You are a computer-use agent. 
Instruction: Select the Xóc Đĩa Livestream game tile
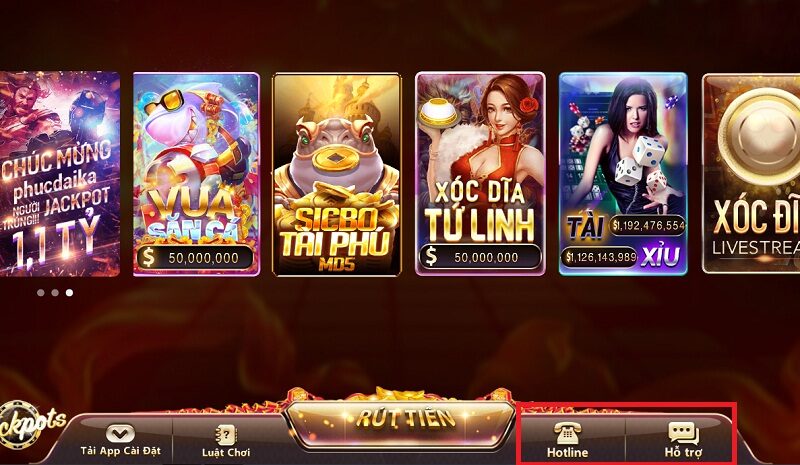coord(752,174)
